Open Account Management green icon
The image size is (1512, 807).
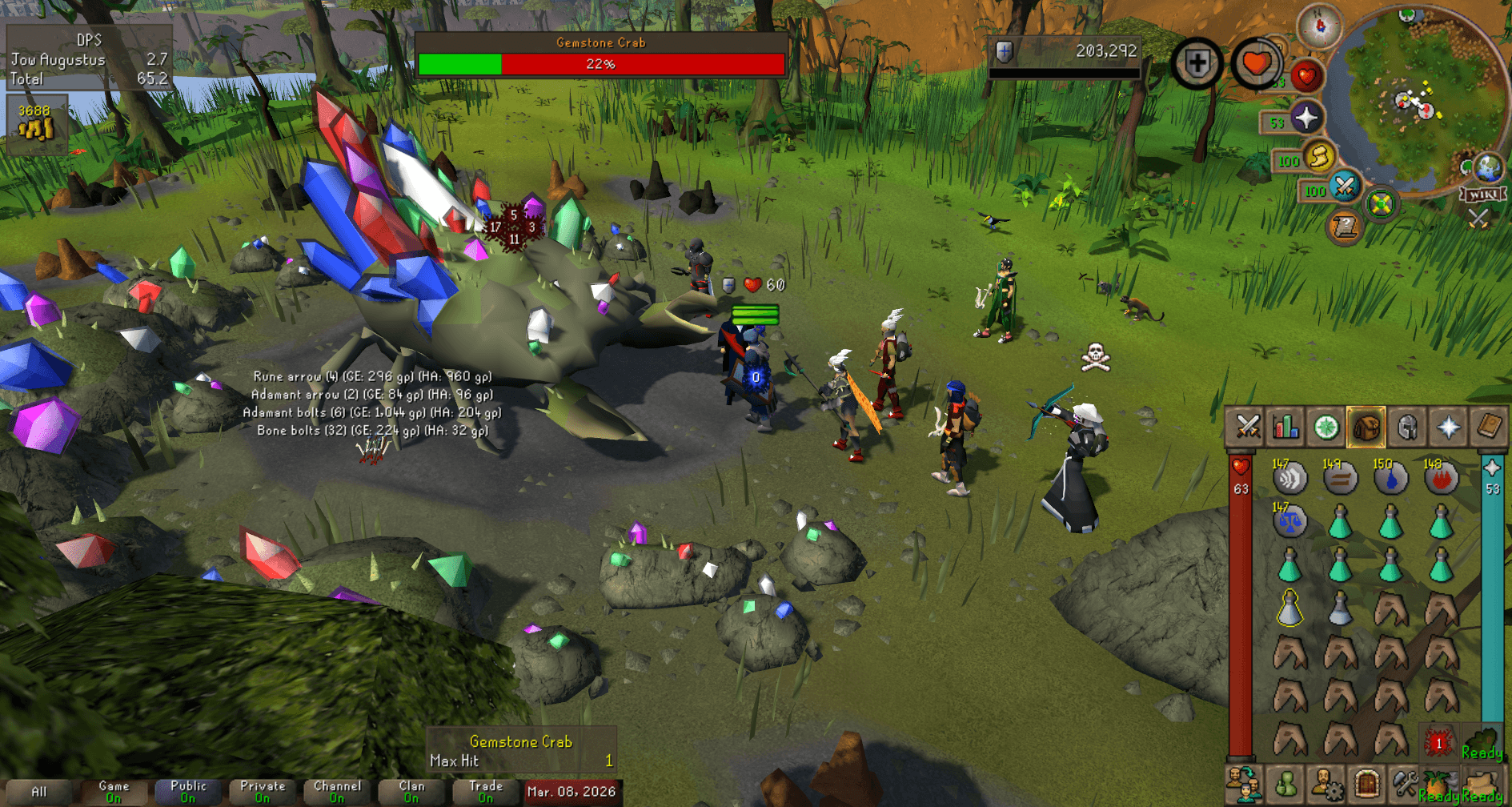pos(1285,783)
